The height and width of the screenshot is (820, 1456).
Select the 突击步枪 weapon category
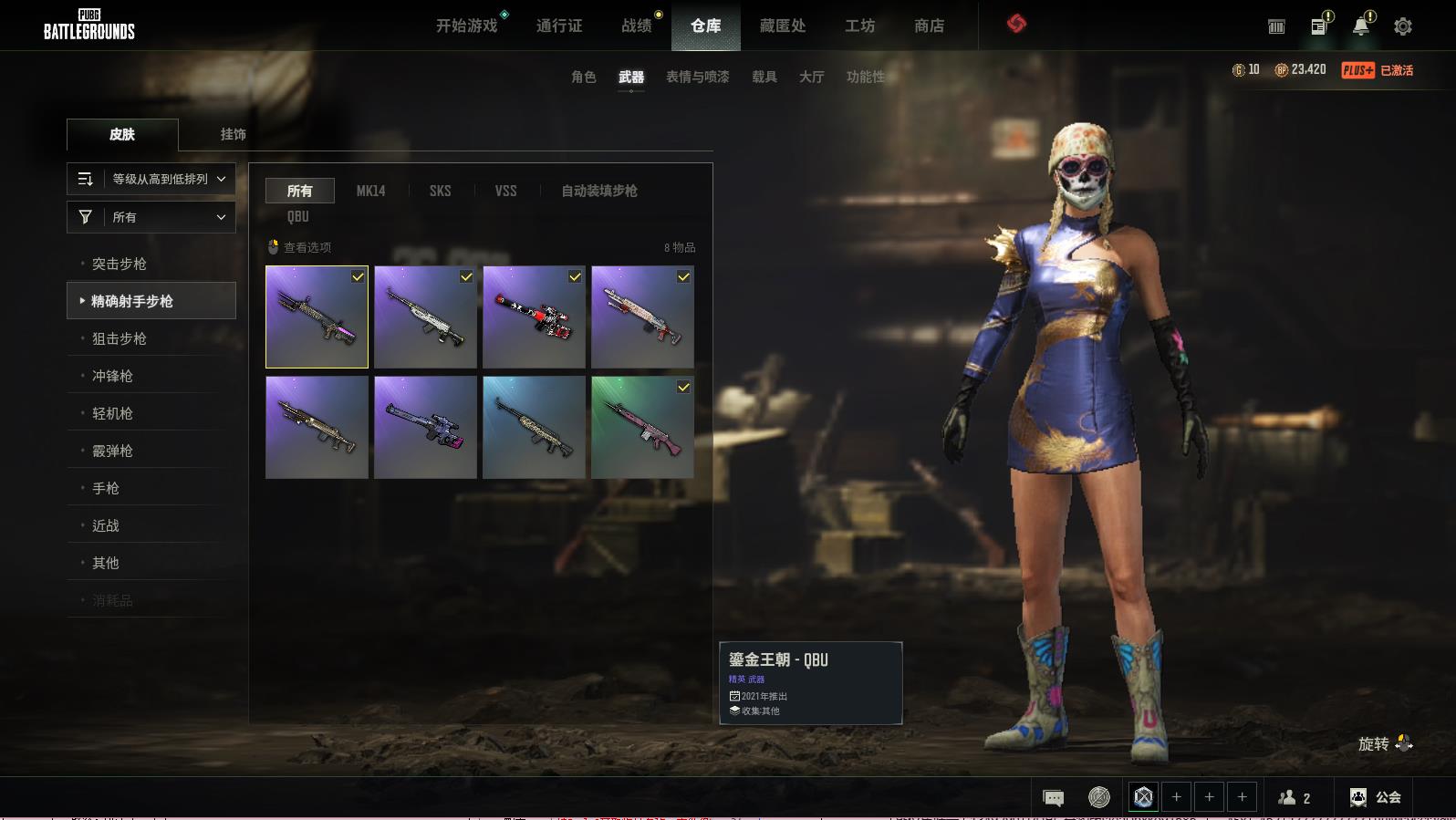click(x=120, y=264)
